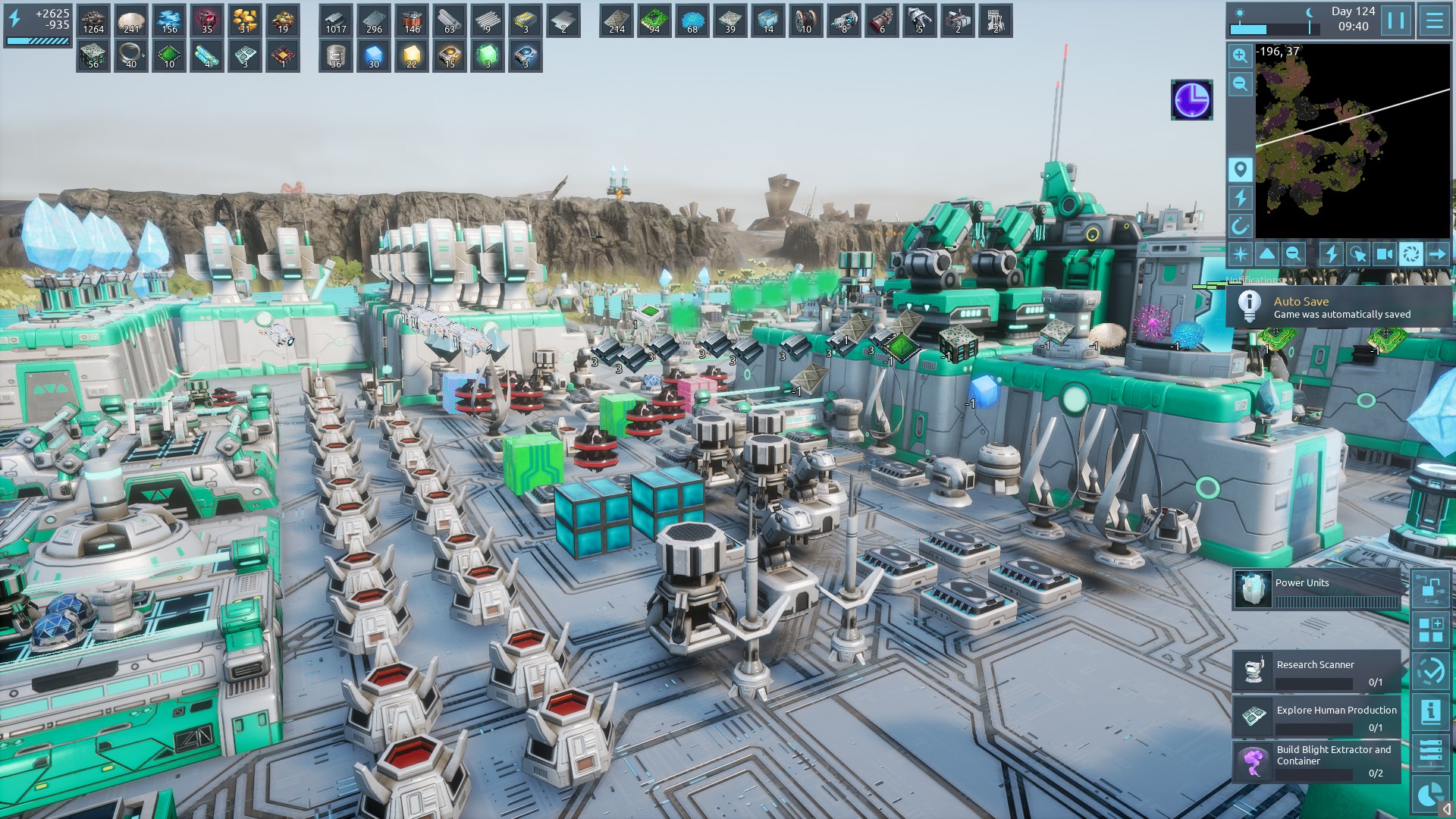The height and width of the screenshot is (819, 1456).
Task: Open the Auto Save notification
Action: coord(1338,307)
